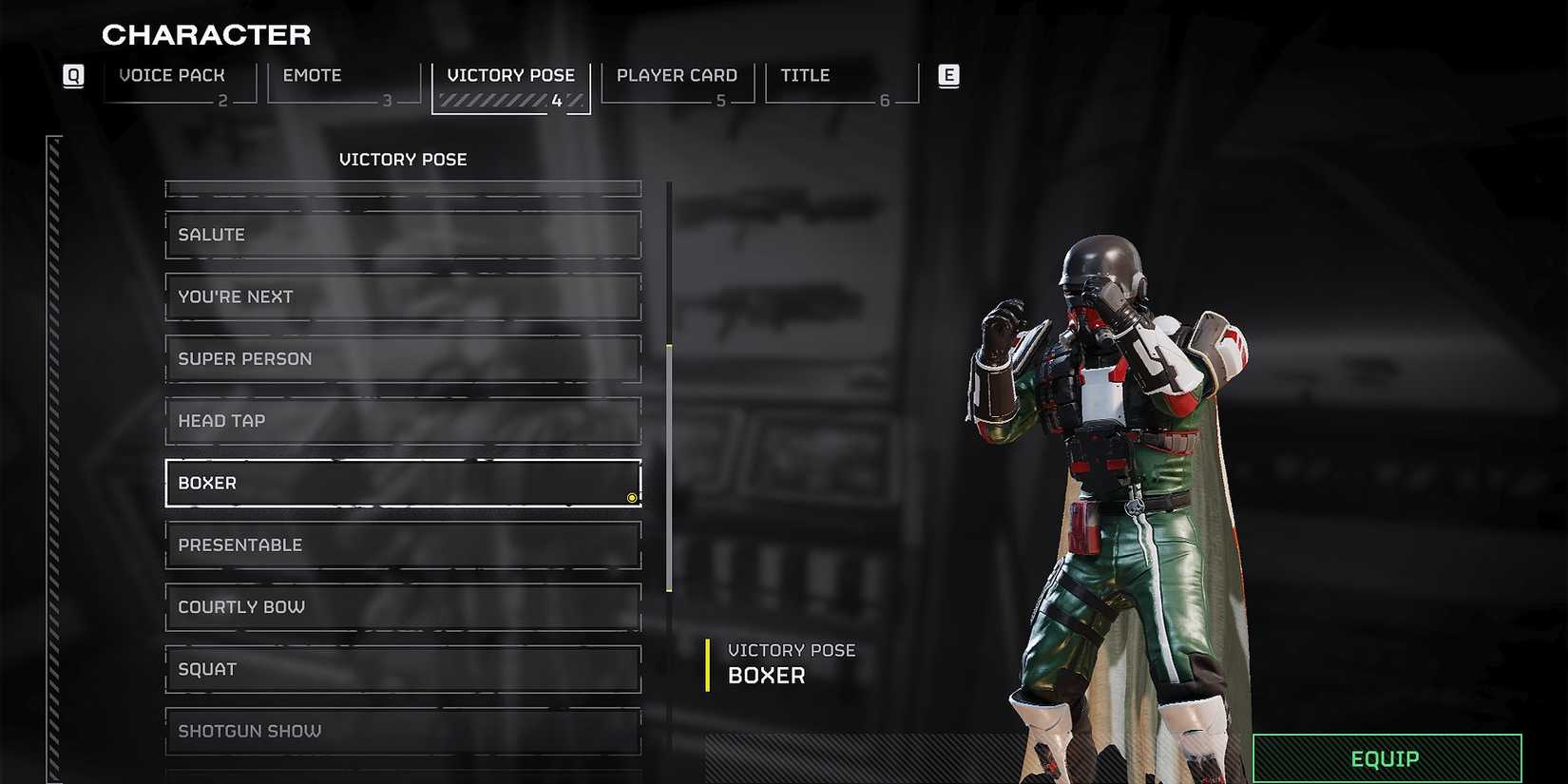Select the Courtly Bow pose
Image resolution: width=1568 pixels, height=784 pixels.
(x=403, y=606)
